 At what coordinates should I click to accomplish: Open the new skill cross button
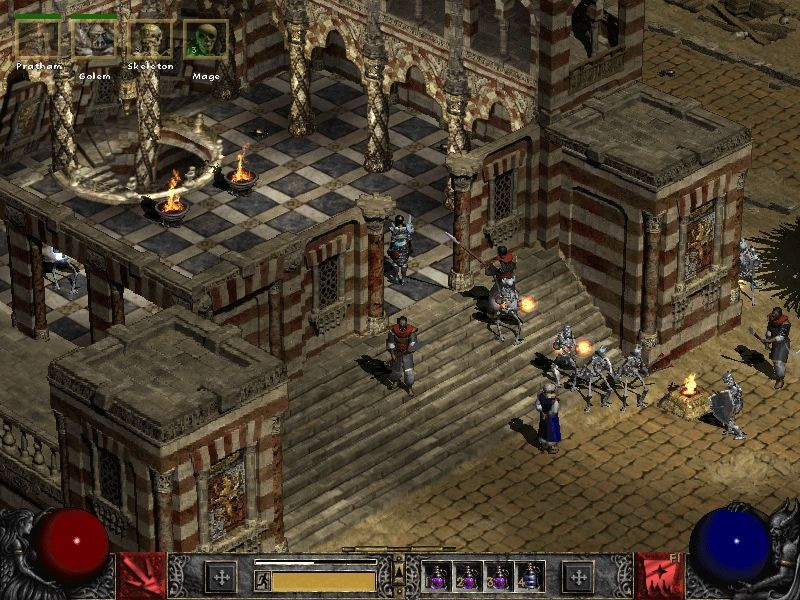click(x=578, y=576)
